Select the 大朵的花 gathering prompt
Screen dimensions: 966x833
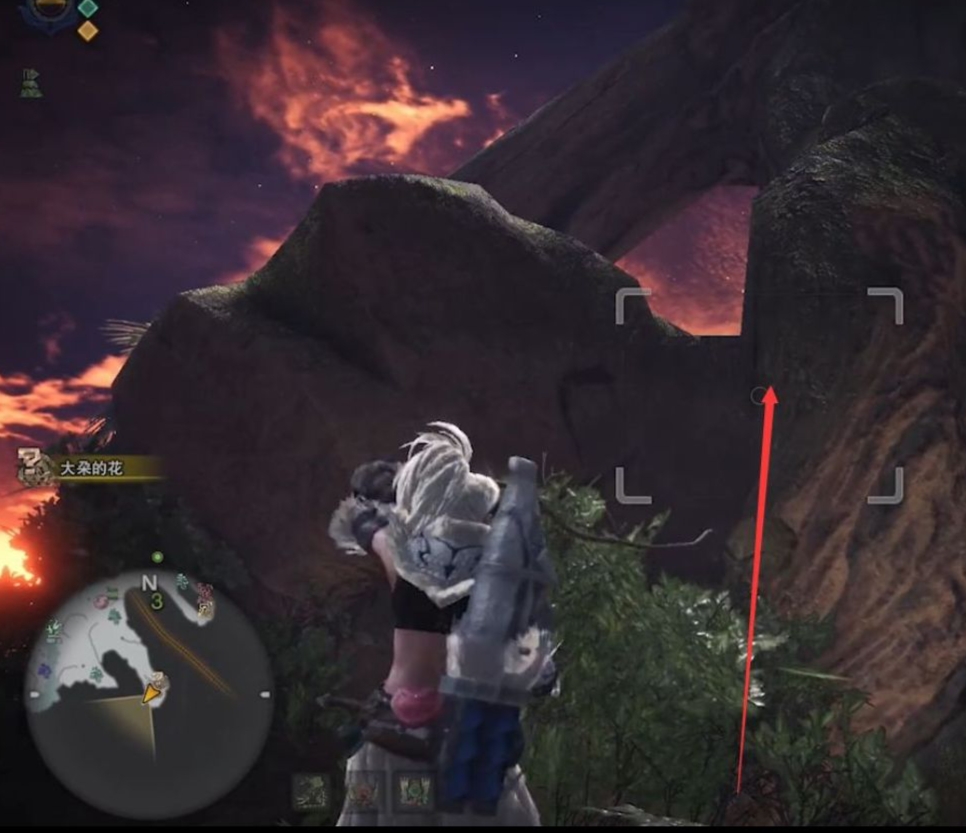(x=90, y=467)
